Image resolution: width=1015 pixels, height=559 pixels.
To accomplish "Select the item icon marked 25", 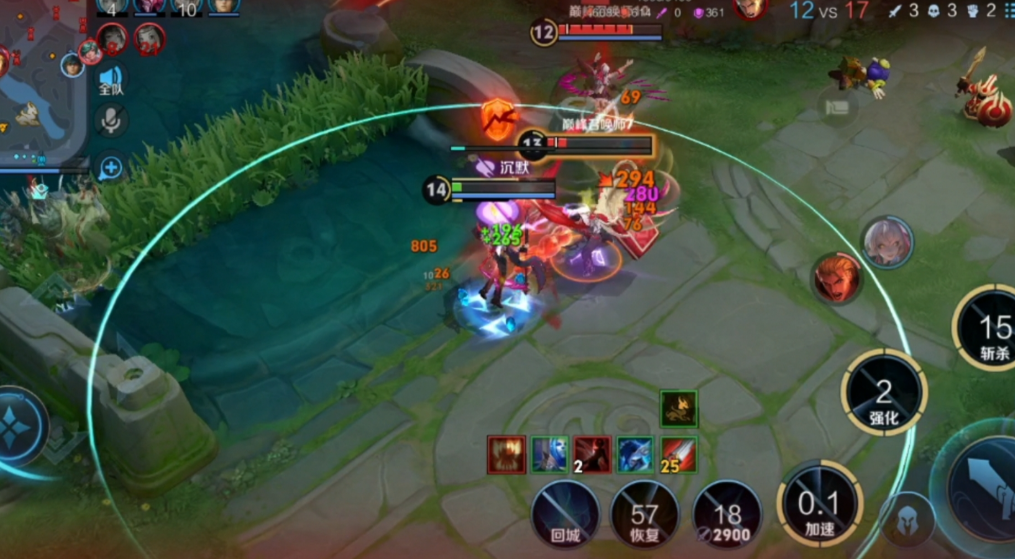I will tap(678, 454).
